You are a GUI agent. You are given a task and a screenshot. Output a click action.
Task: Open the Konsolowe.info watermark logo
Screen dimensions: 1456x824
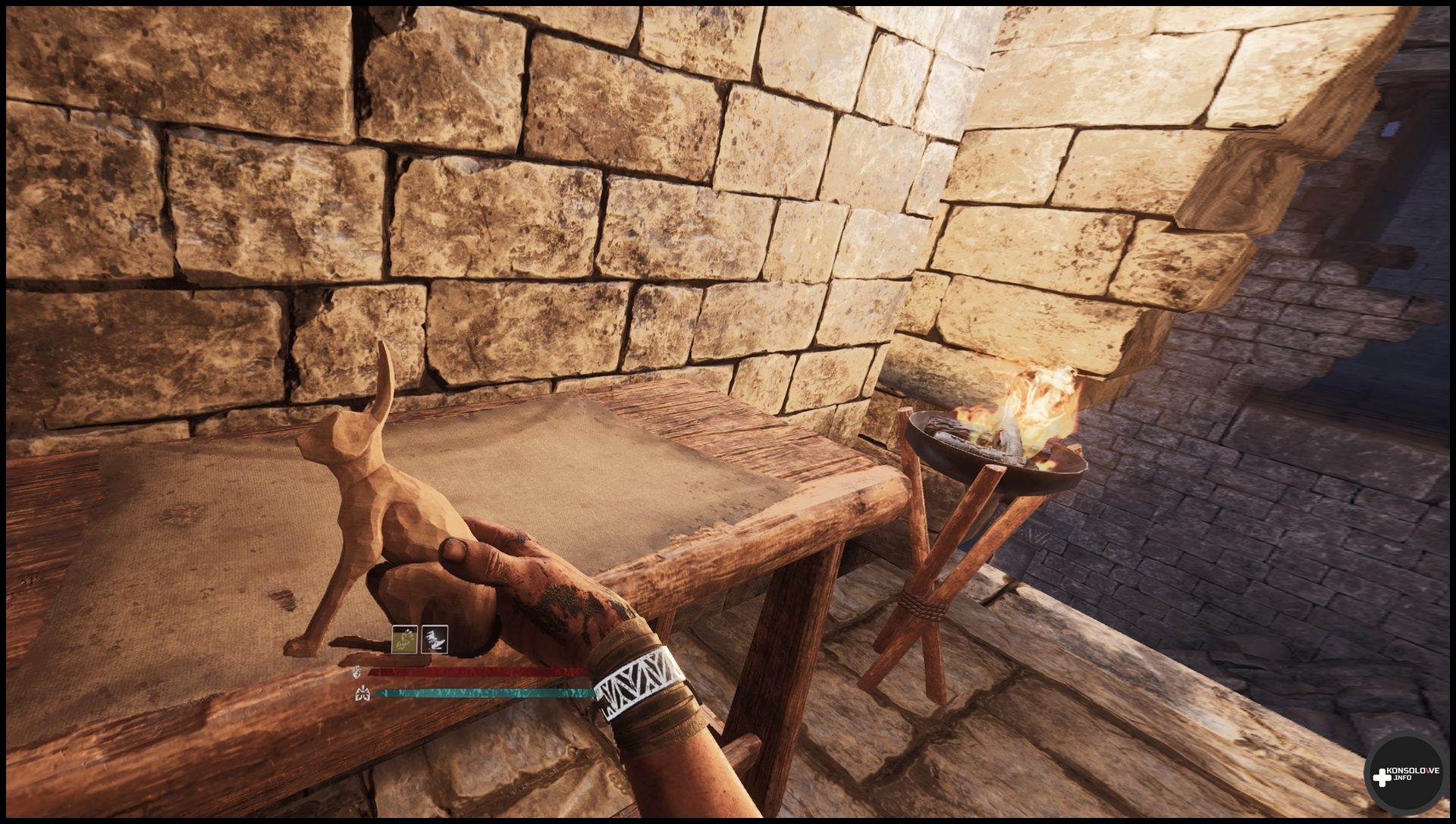coord(1407,775)
